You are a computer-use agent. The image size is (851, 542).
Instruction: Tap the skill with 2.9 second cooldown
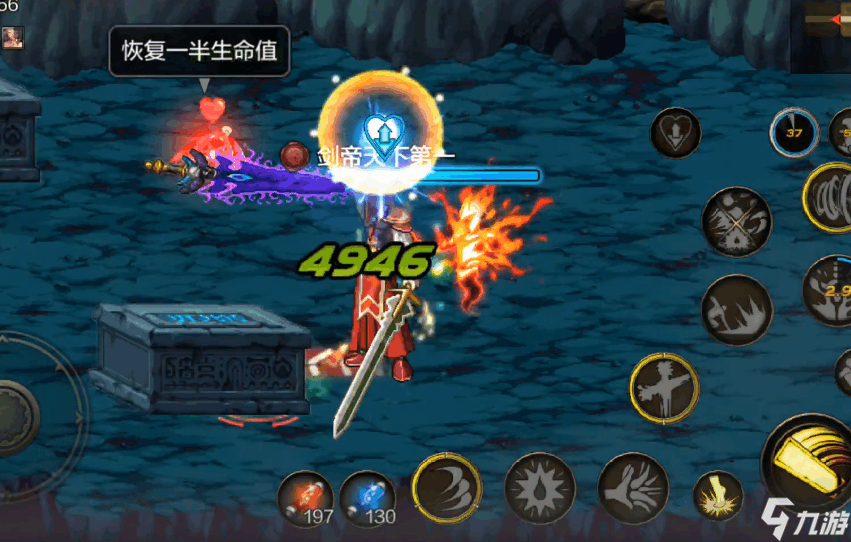[832, 290]
